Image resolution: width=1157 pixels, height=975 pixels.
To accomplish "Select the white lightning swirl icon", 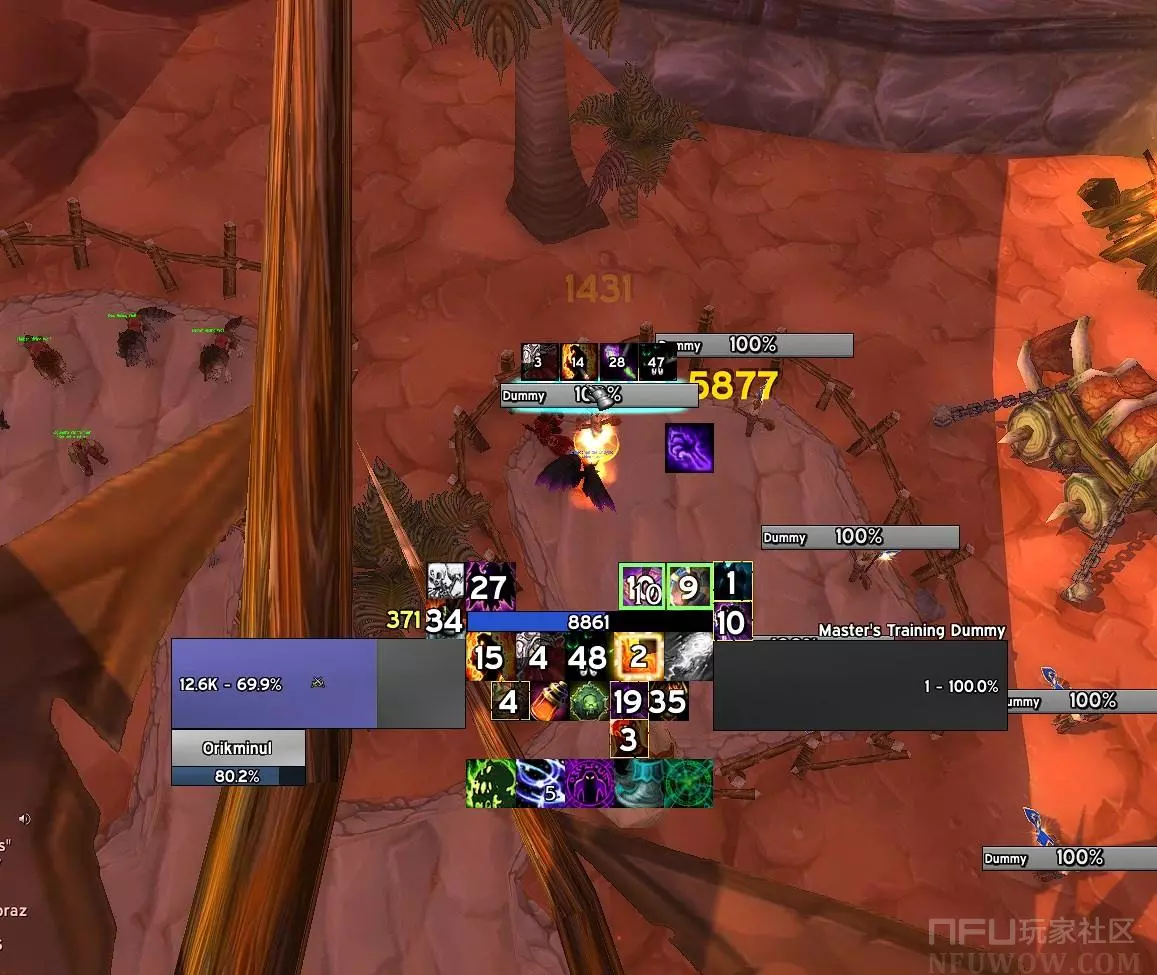I will tap(688, 657).
